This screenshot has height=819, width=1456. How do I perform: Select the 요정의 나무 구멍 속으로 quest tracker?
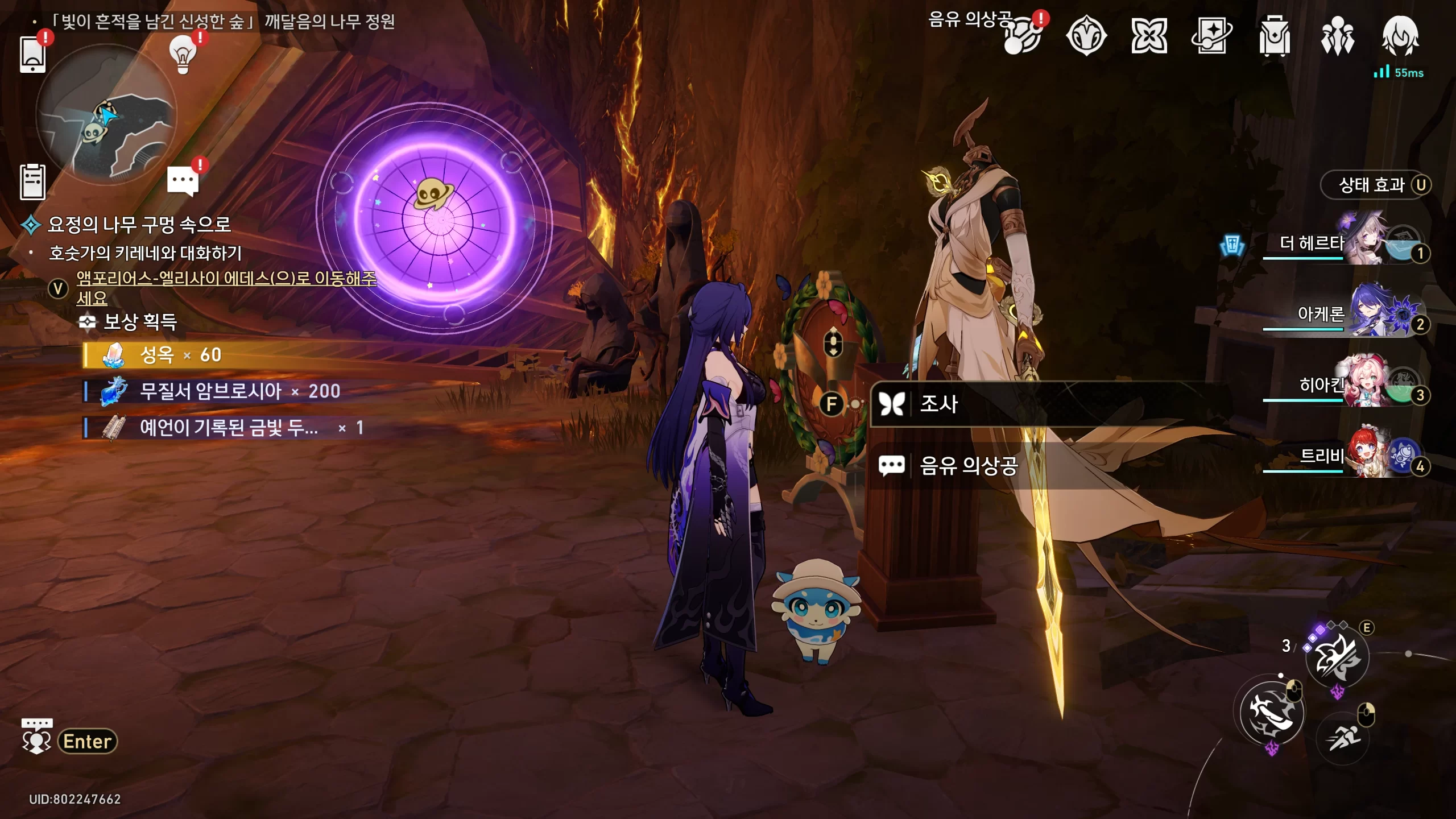pos(139,225)
